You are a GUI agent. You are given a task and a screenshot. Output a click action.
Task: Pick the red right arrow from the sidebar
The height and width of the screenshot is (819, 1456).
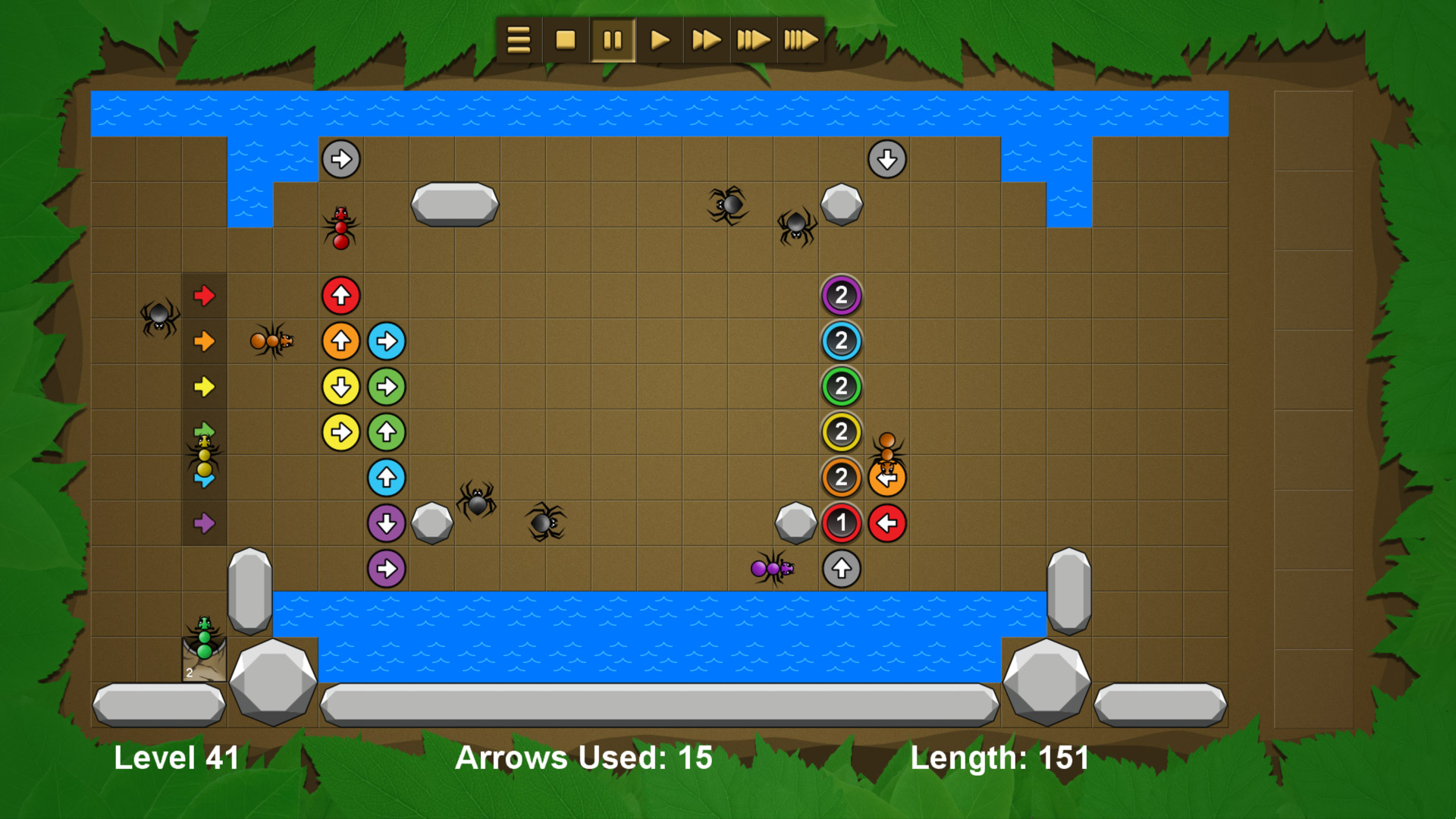click(x=205, y=297)
